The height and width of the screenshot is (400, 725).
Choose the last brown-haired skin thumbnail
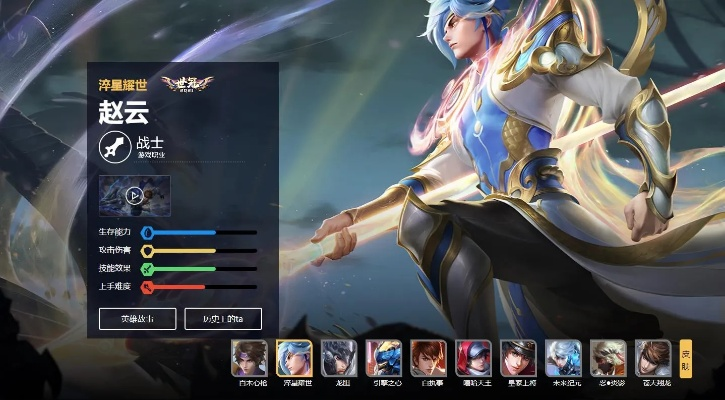pyautogui.click(x=653, y=357)
